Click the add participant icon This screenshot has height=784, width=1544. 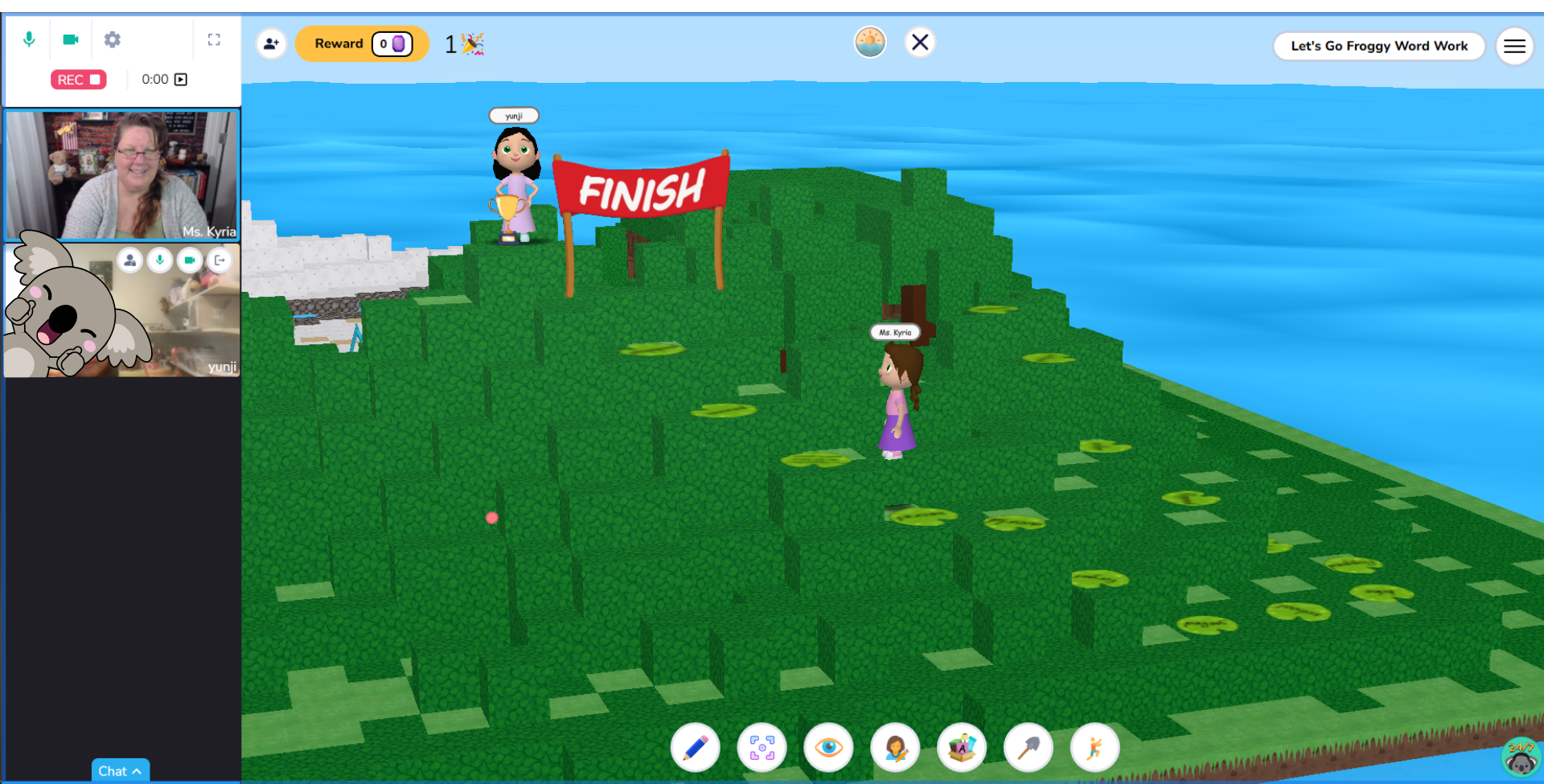pyautogui.click(x=271, y=44)
